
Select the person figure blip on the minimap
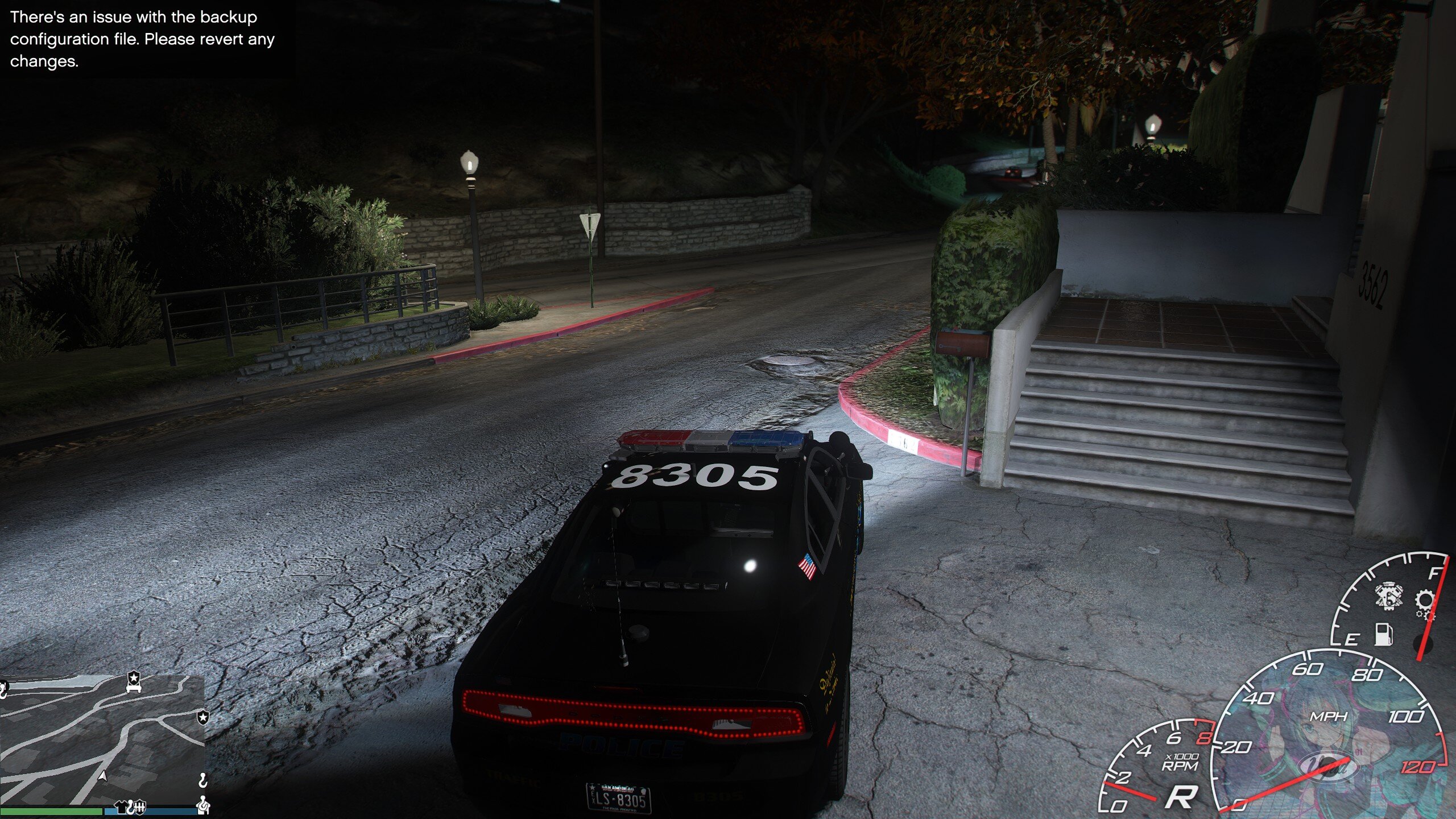tap(203, 805)
